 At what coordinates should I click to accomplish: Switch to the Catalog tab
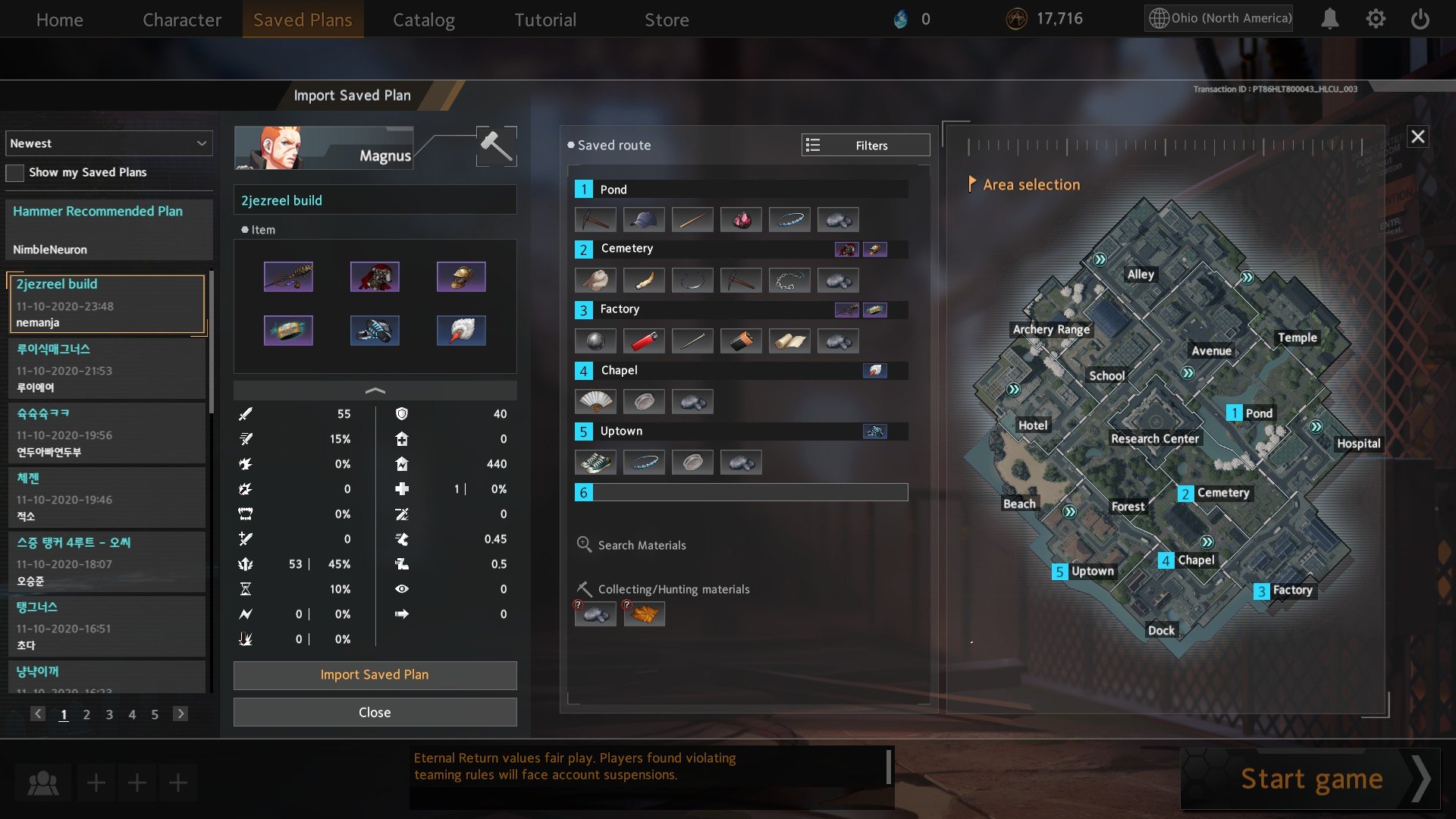pyautogui.click(x=423, y=20)
